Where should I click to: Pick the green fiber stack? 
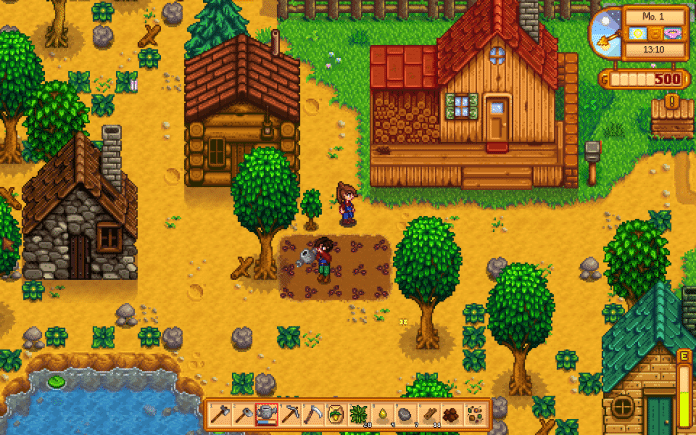(358, 413)
